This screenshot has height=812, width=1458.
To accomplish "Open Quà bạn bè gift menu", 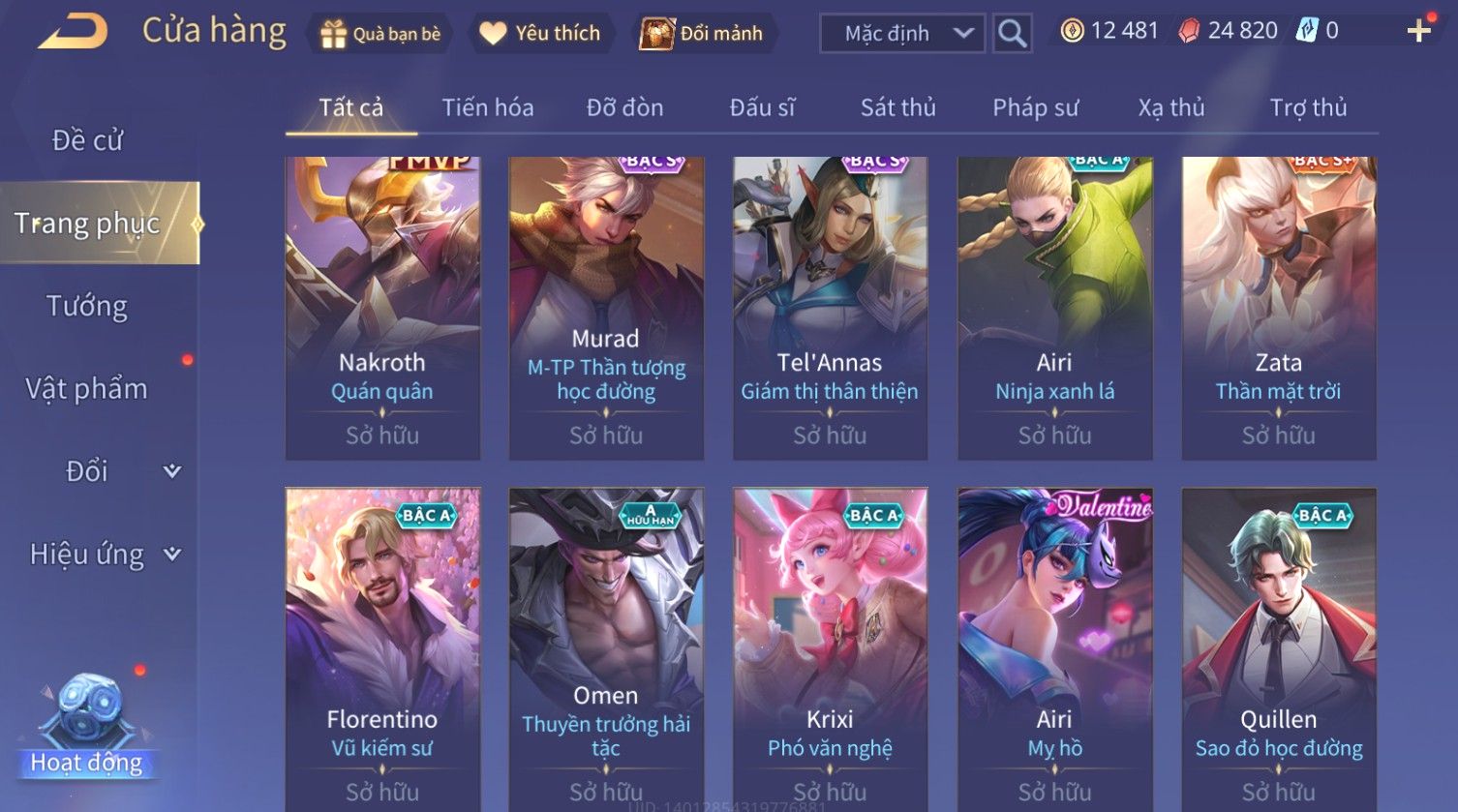I will click(380, 34).
